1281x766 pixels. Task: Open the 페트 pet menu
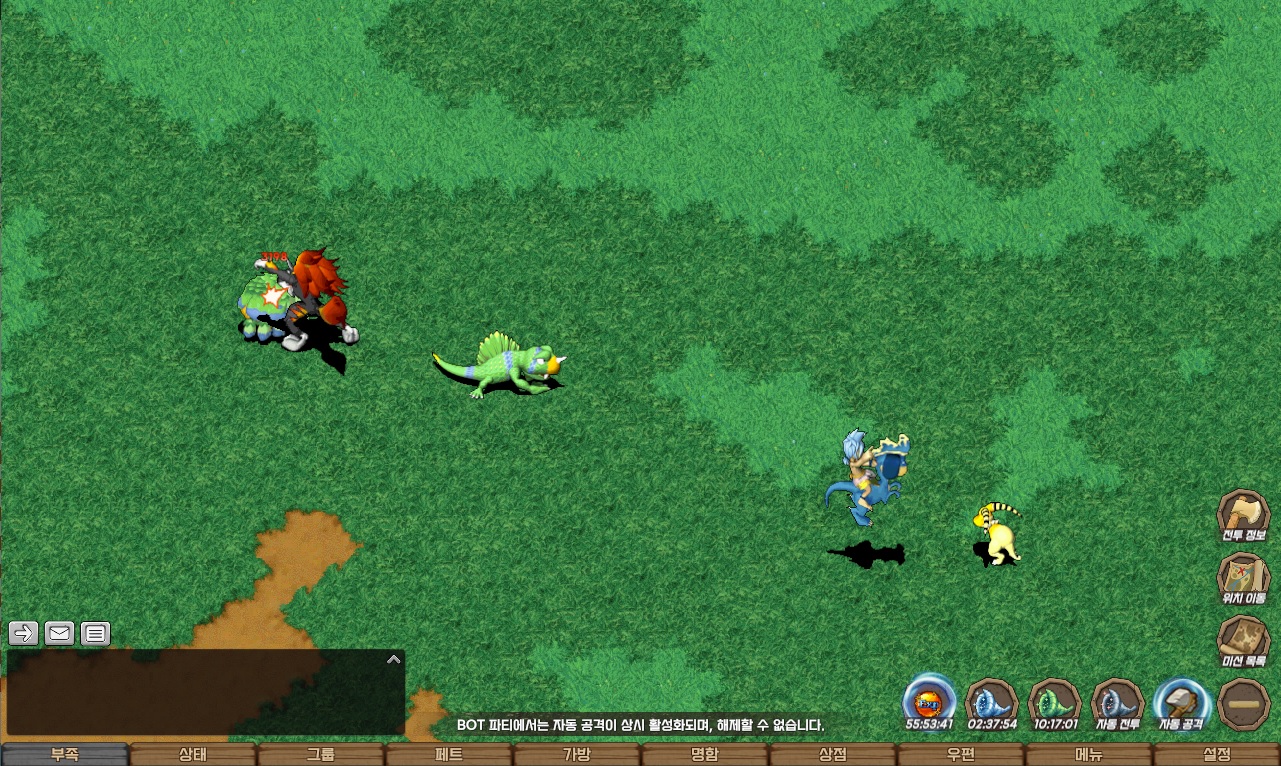(x=448, y=755)
